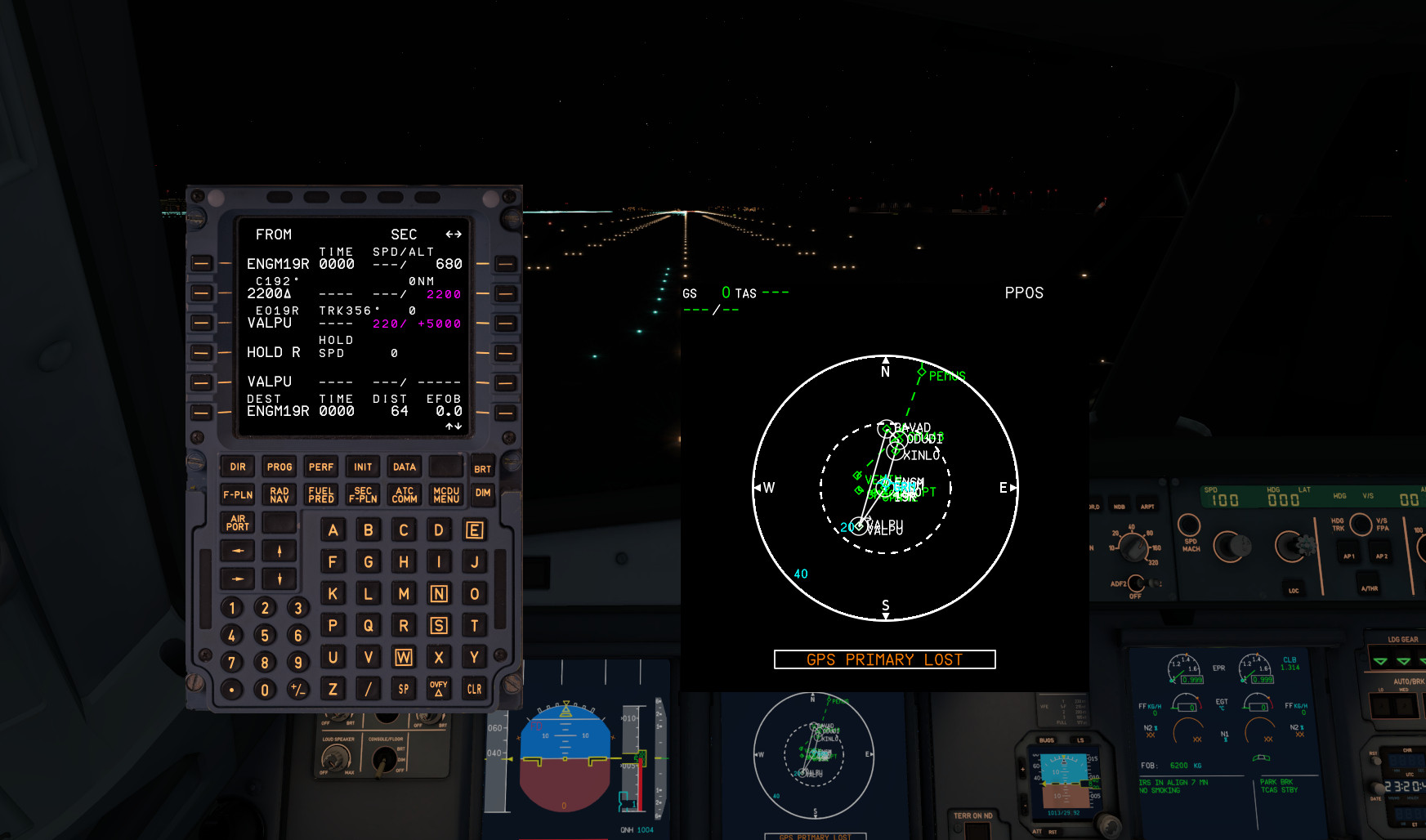Image resolution: width=1426 pixels, height=840 pixels.
Task: Open the RAD NAV page
Action: coord(279,495)
